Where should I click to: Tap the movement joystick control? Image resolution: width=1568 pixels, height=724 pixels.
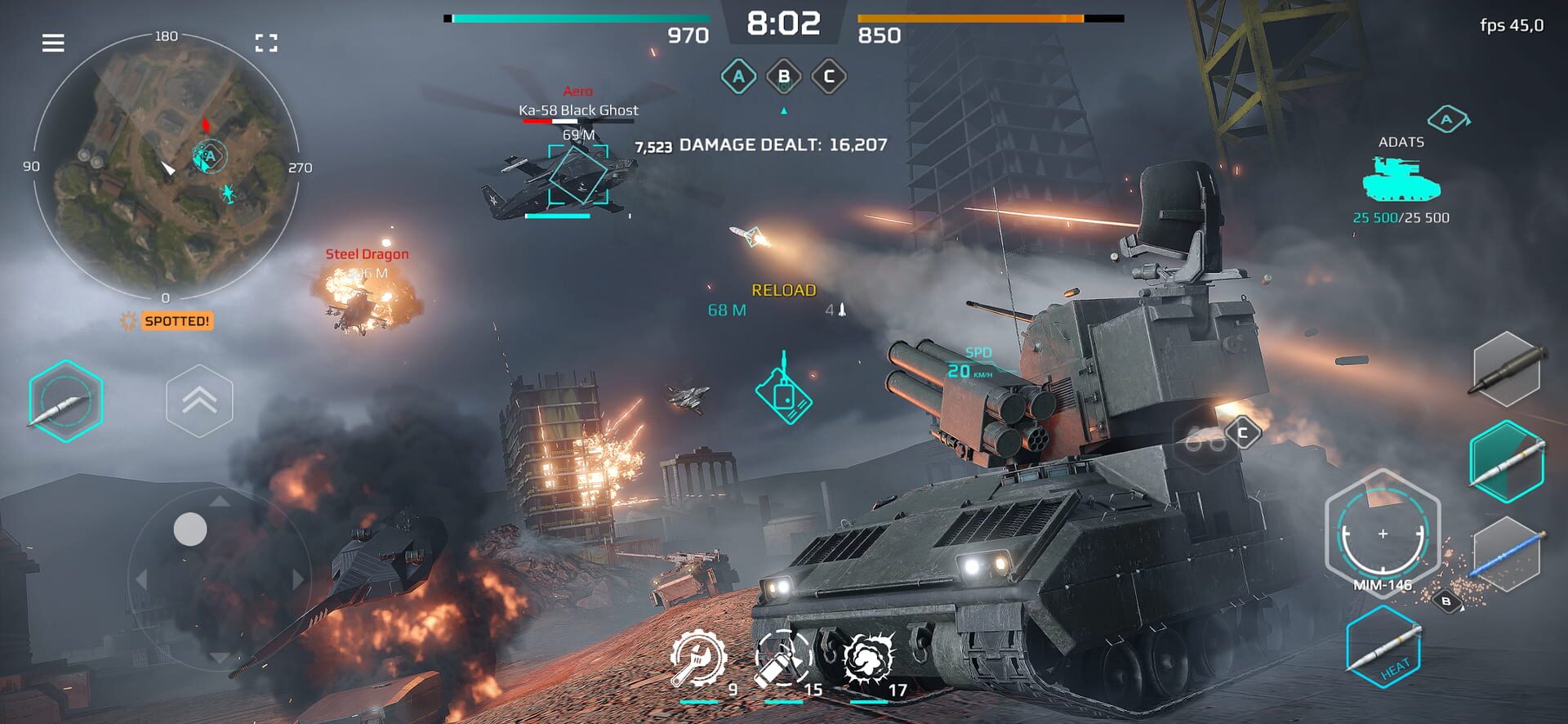point(191,530)
